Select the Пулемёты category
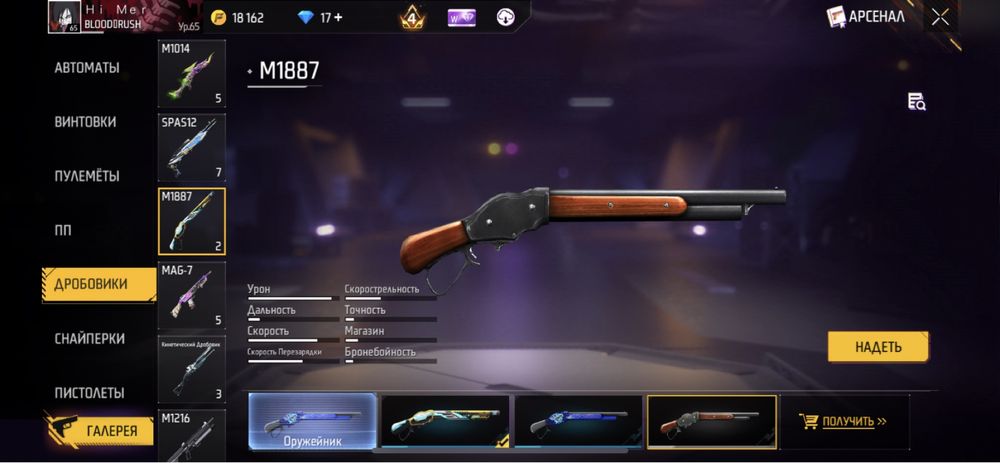This screenshot has height=463, width=1000. pos(87,176)
